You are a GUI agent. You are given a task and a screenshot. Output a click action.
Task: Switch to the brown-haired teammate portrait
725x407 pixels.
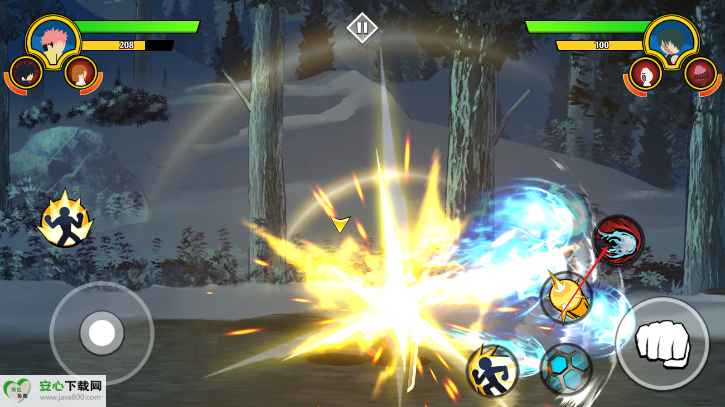(x=80, y=72)
